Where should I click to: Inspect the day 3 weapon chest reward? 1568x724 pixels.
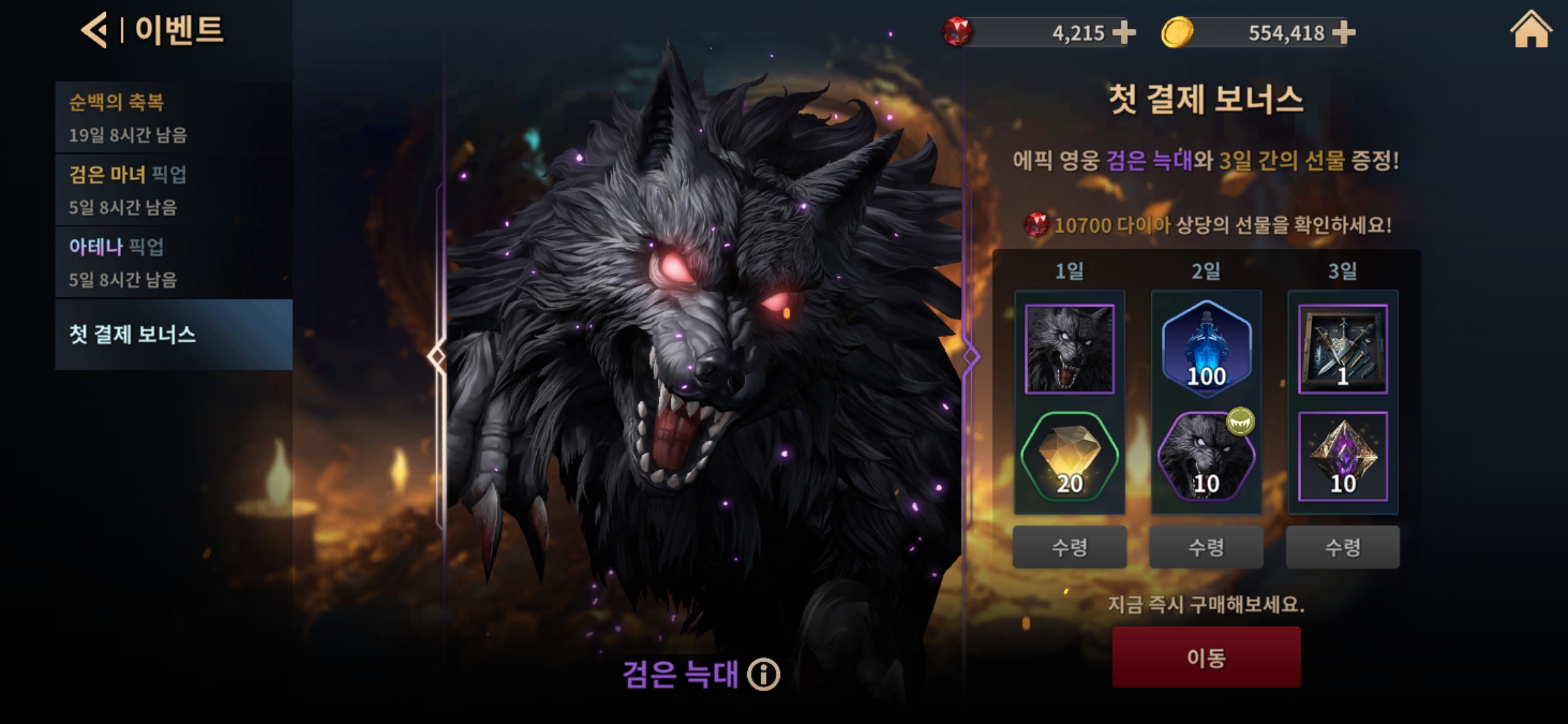(x=1343, y=349)
